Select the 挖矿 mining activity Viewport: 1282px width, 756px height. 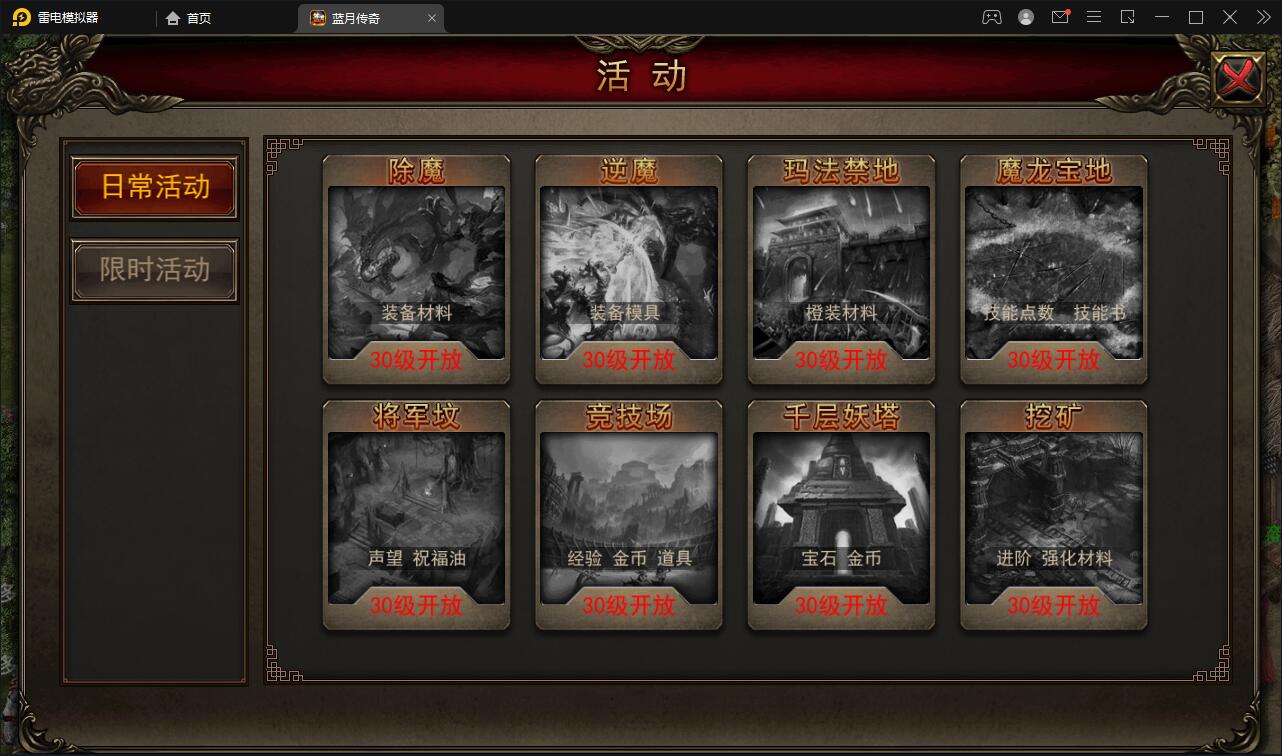1053,515
